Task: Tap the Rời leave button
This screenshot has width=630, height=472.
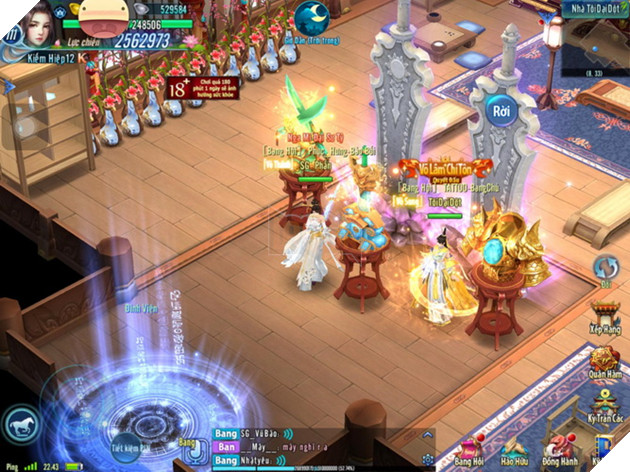Action: (x=501, y=111)
